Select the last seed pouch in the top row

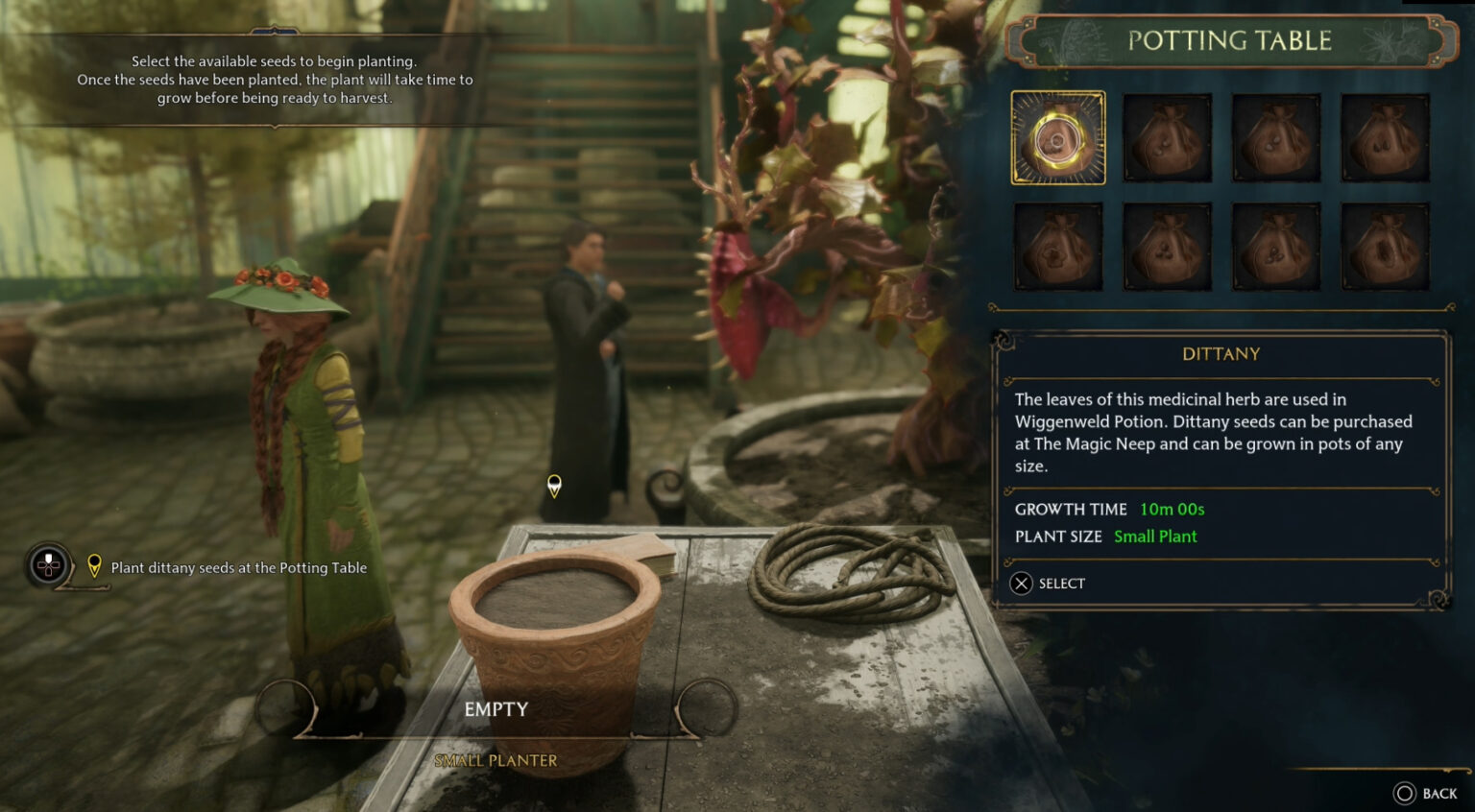[1385, 136]
